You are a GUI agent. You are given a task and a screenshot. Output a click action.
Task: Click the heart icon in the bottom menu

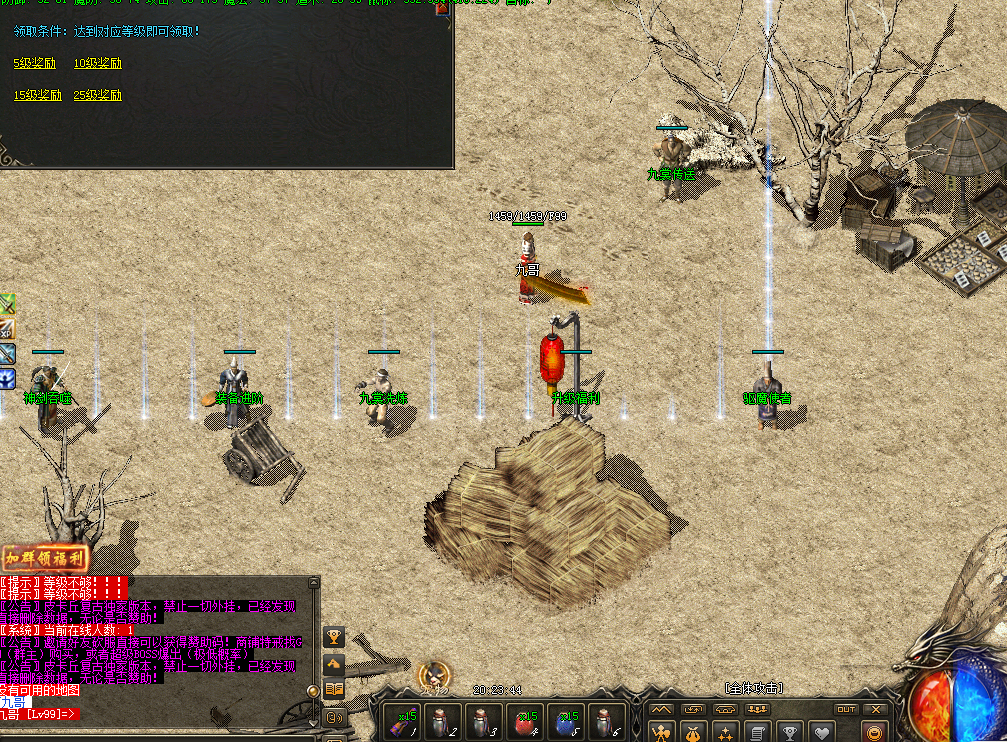click(820, 733)
